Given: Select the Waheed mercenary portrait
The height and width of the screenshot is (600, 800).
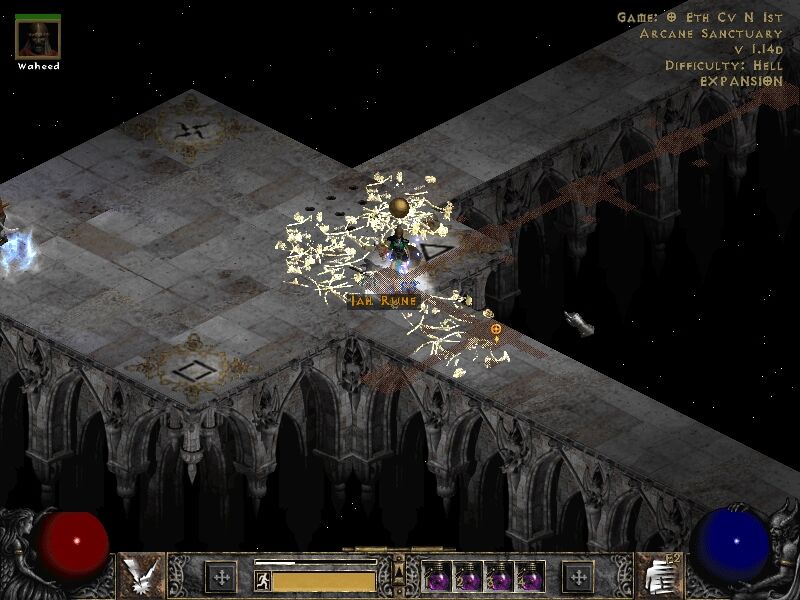Looking at the screenshot, I should (38, 39).
